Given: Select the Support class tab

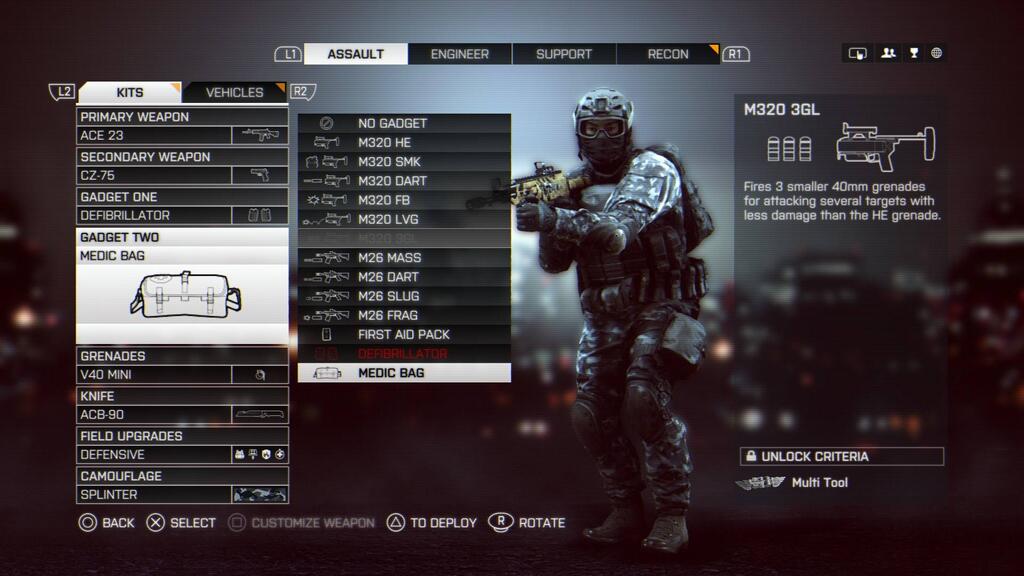Looking at the screenshot, I should tap(564, 54).
